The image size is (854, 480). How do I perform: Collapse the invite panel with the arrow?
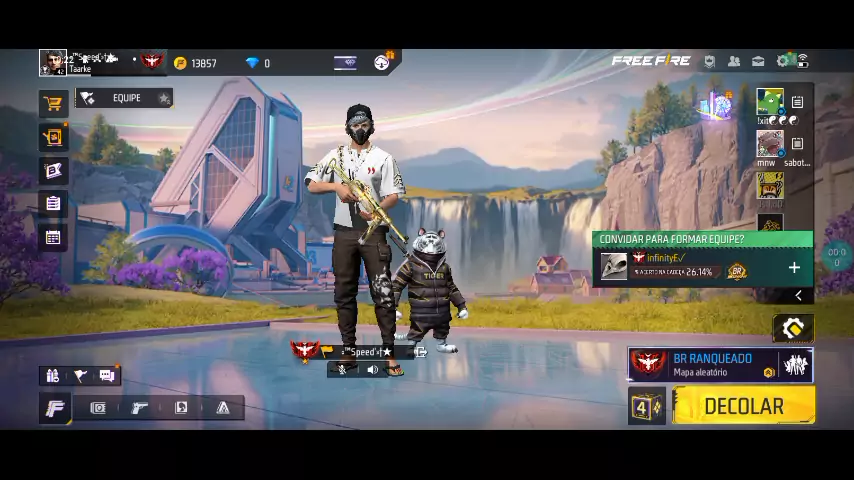(798, 295)
